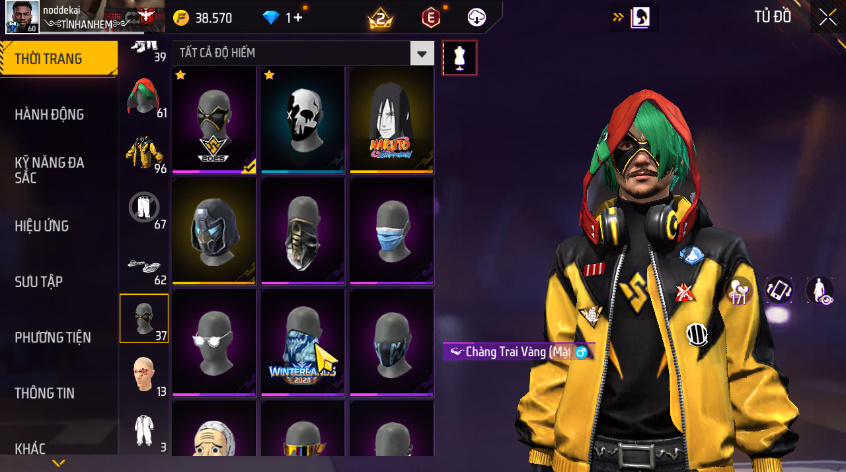
Task: Switch to the THỜI TRANG tab
Action: (x=50, y=59)
